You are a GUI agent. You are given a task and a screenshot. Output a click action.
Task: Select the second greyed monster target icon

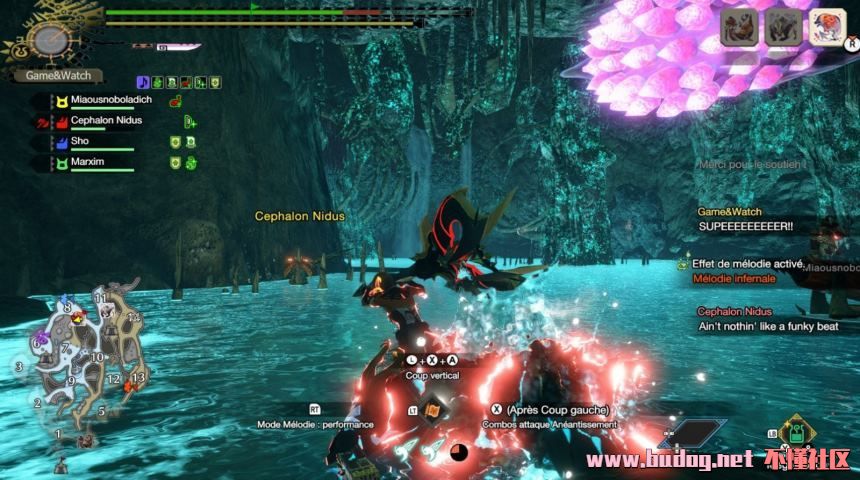(x=783, y=28)
